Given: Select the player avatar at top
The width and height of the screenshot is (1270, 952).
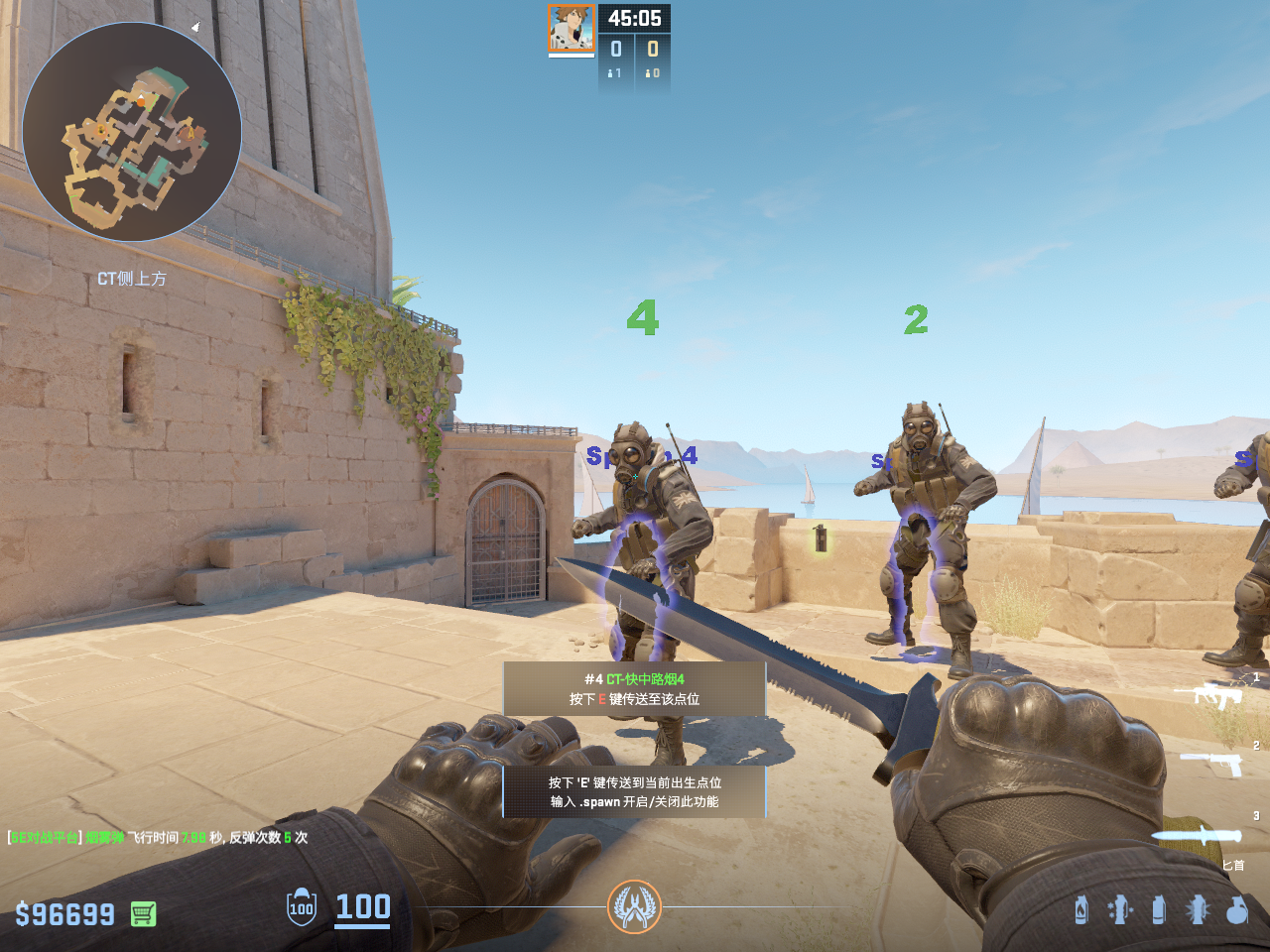Looking at the screenshot, I should (571, 28).
